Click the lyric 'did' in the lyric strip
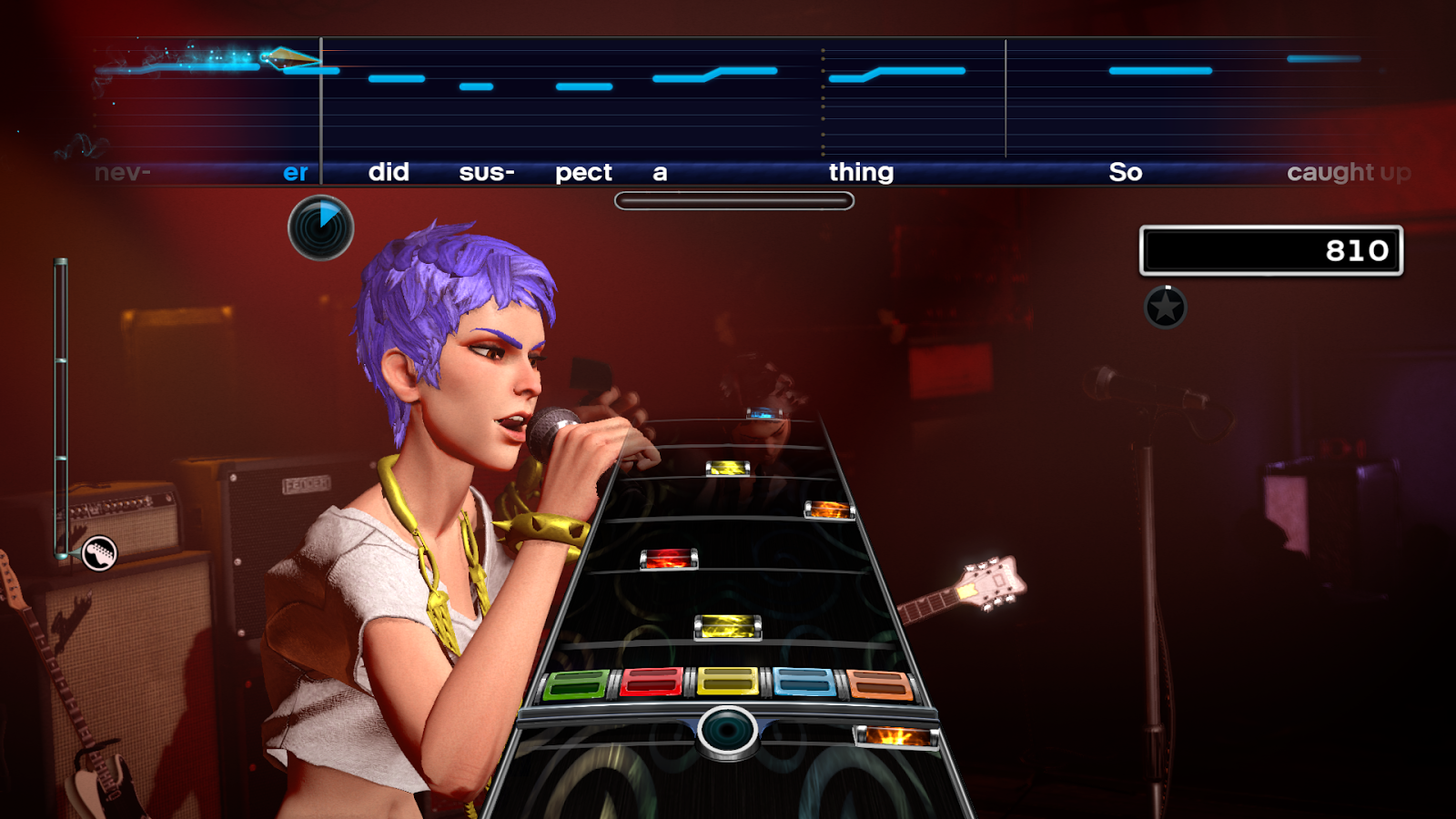This screenshot has width=1456, height=819. coord(389,172)
